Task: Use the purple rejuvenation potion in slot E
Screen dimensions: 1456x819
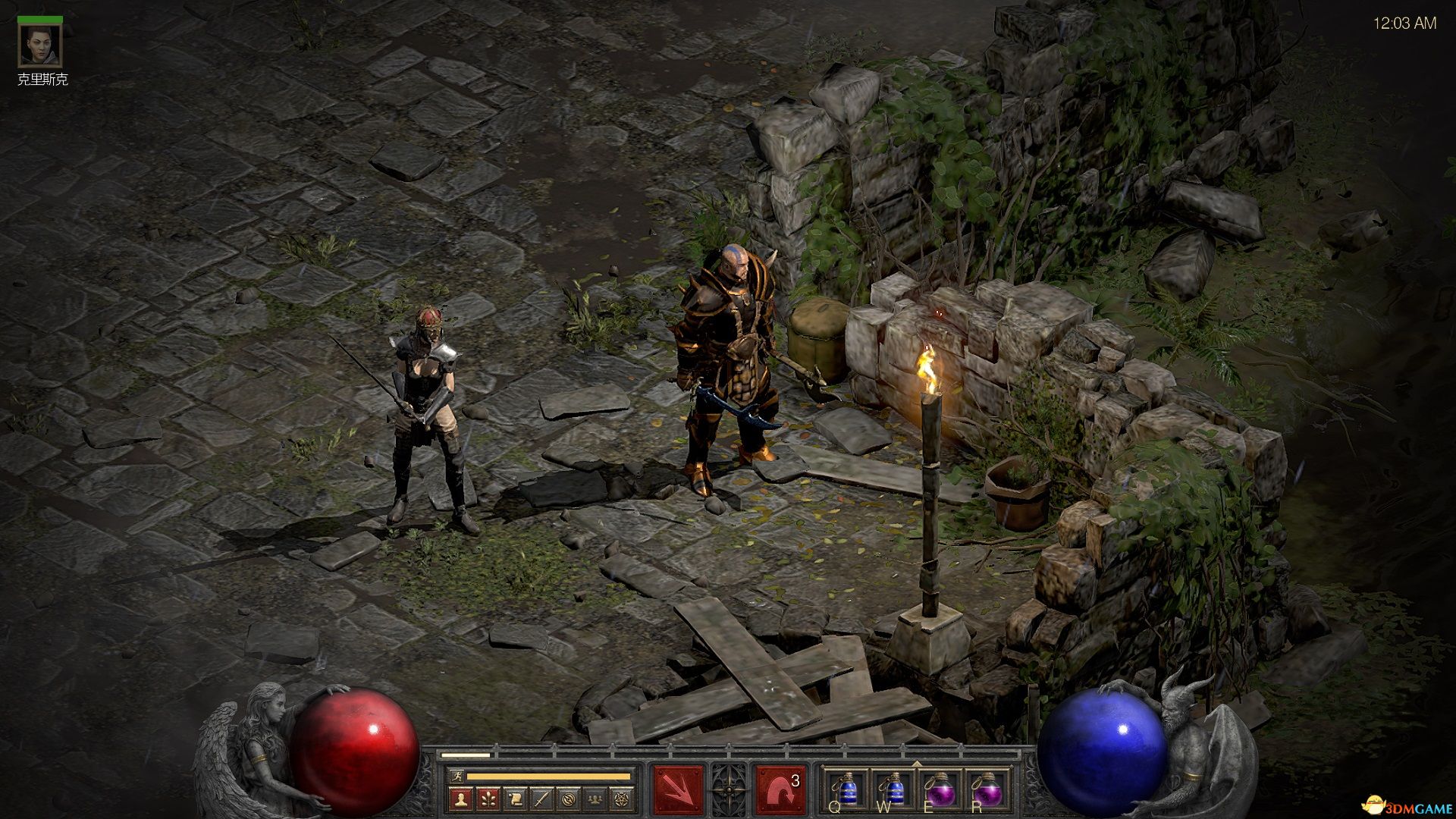Action: 940,791
